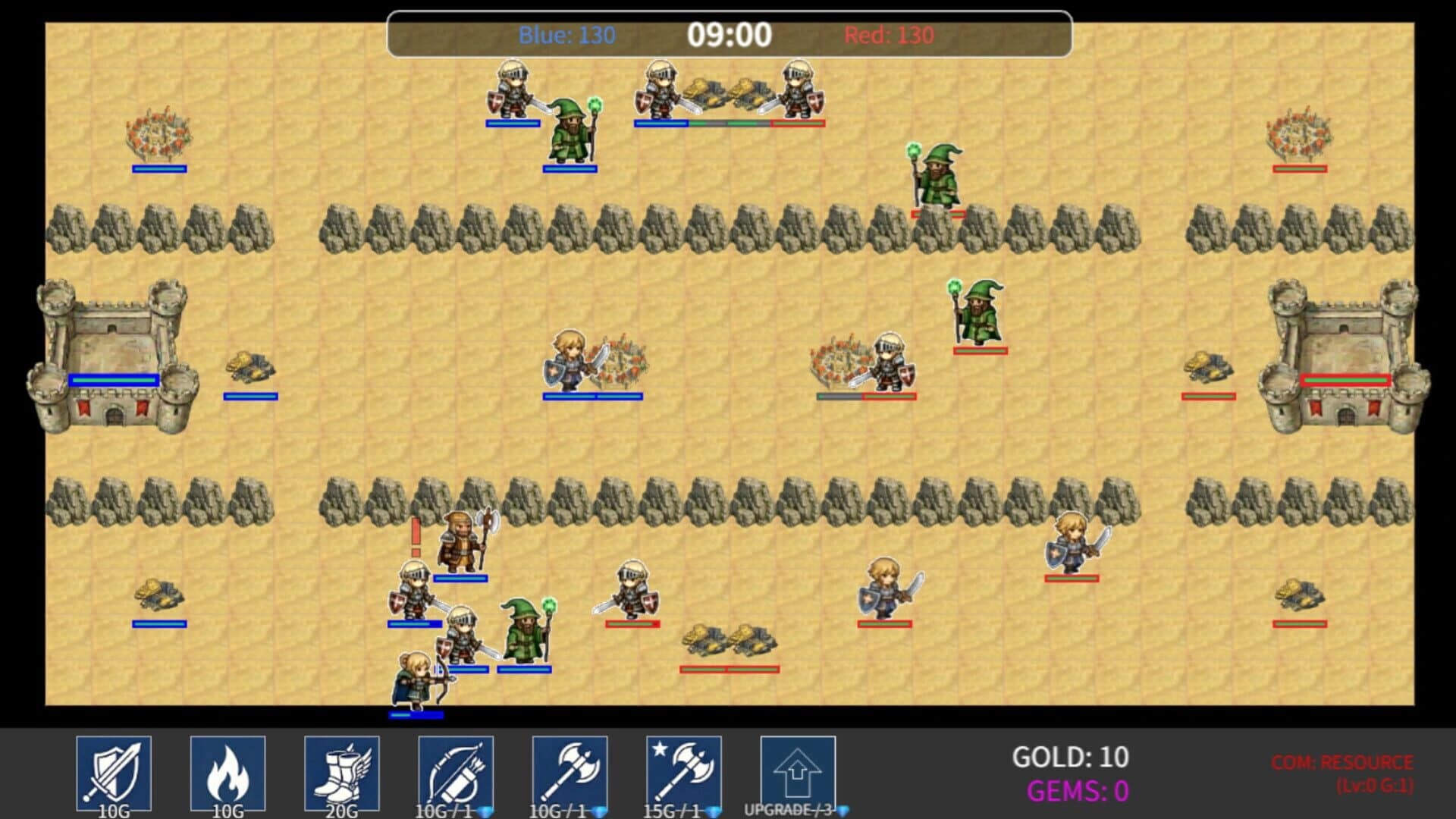Click the 09:00 match timer
1456x819 pixels.
point(729,33)
